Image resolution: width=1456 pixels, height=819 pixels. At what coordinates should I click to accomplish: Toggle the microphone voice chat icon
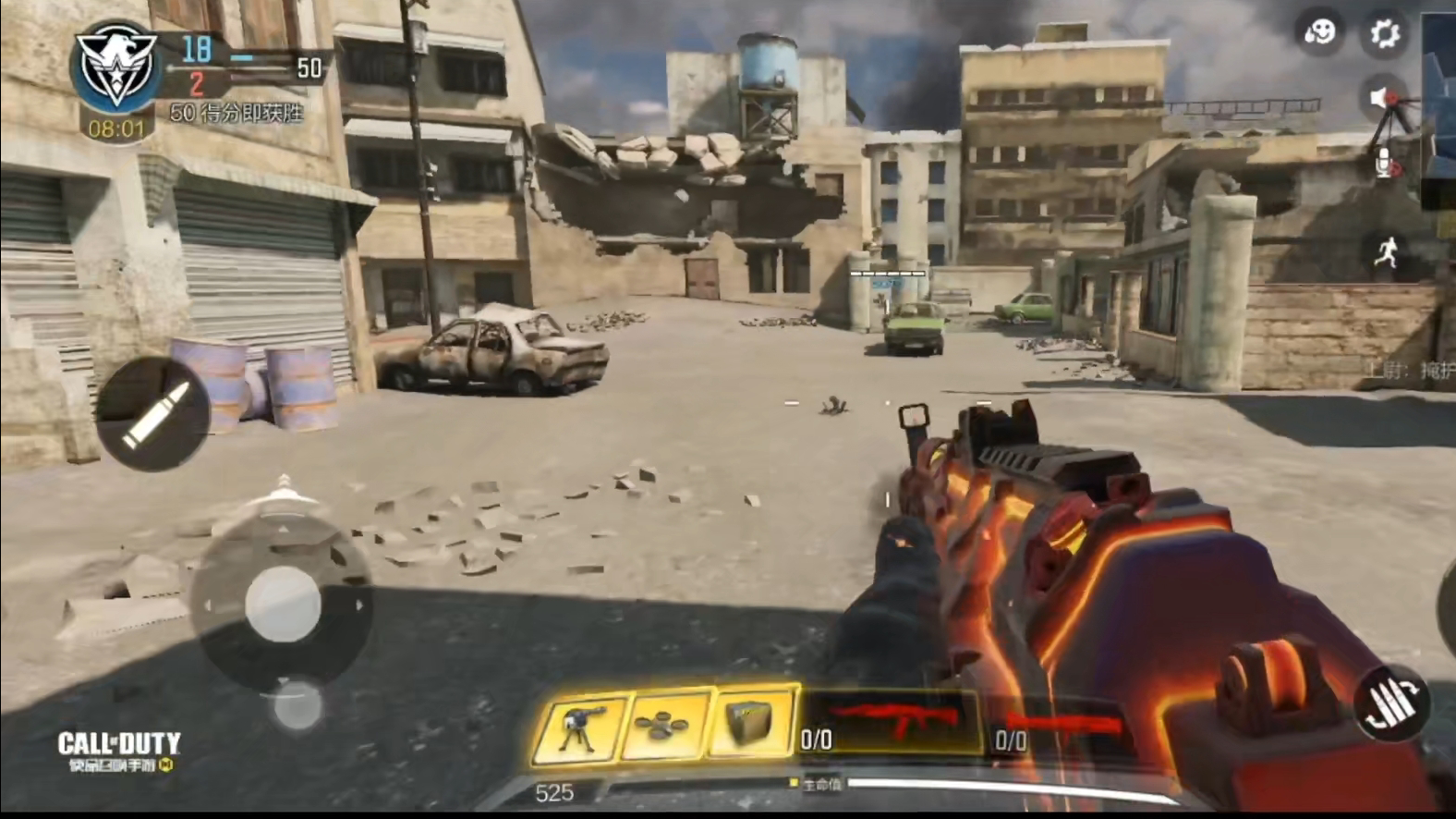point(1384,164)
